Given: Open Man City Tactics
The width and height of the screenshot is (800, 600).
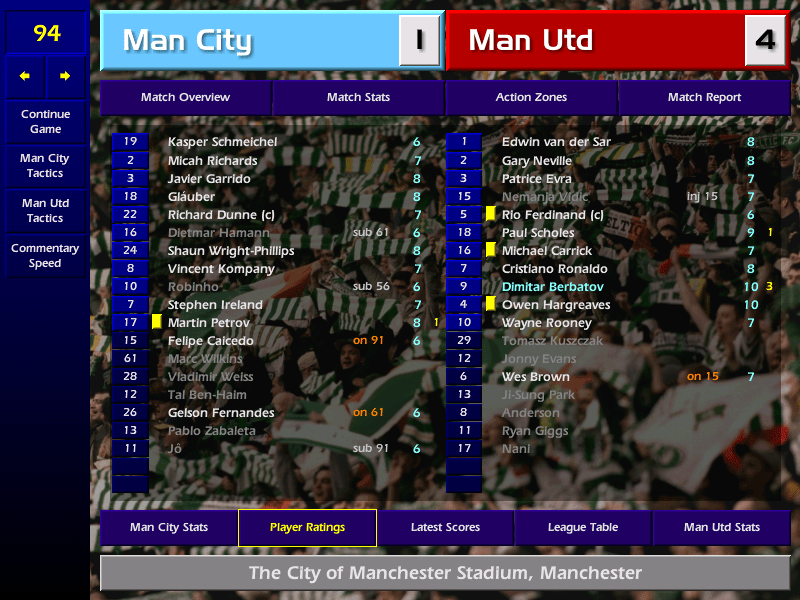Looking at the screenshot, I should point(45,166).
